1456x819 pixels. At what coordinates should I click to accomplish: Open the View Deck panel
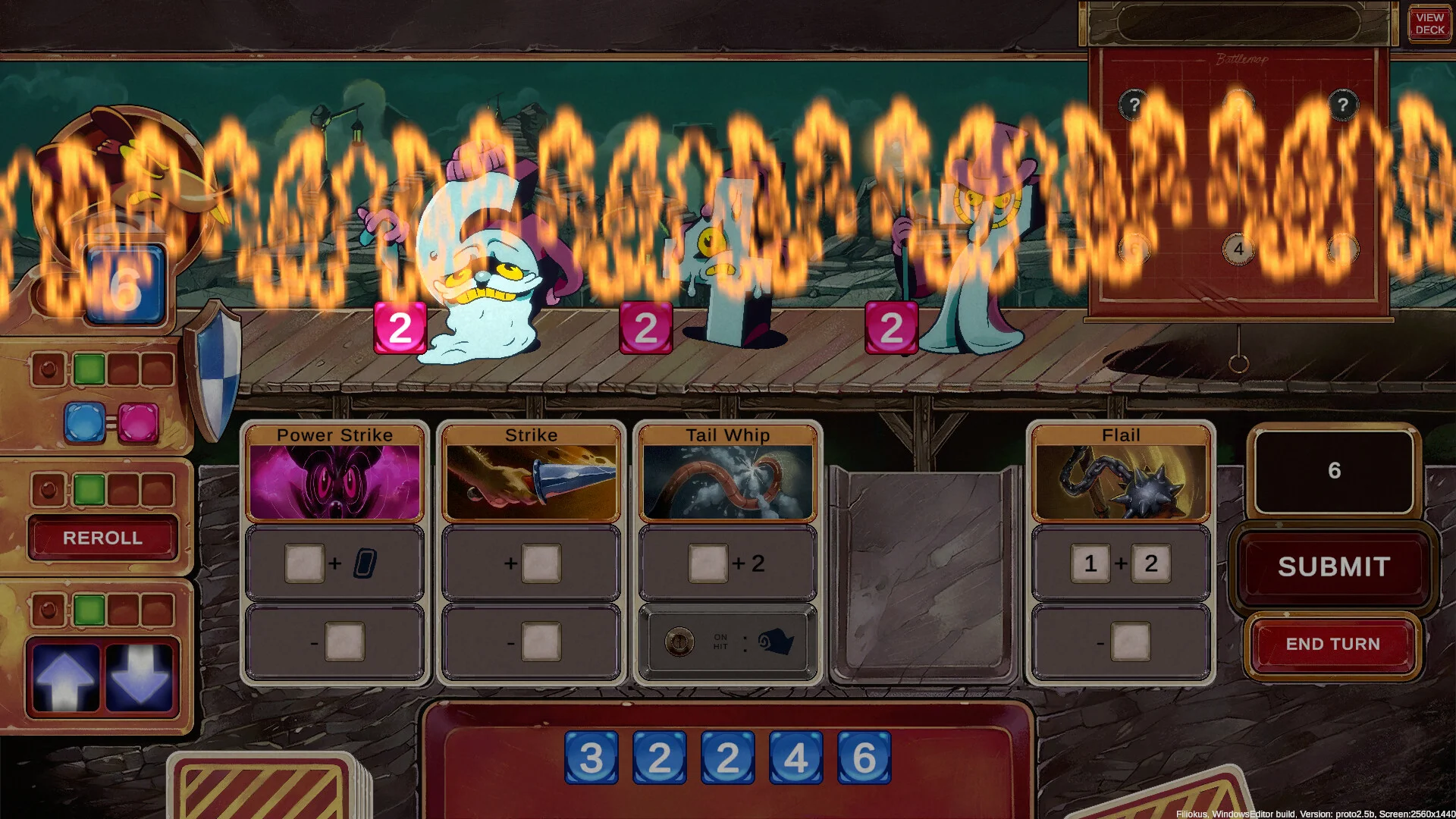[1429, 24]
